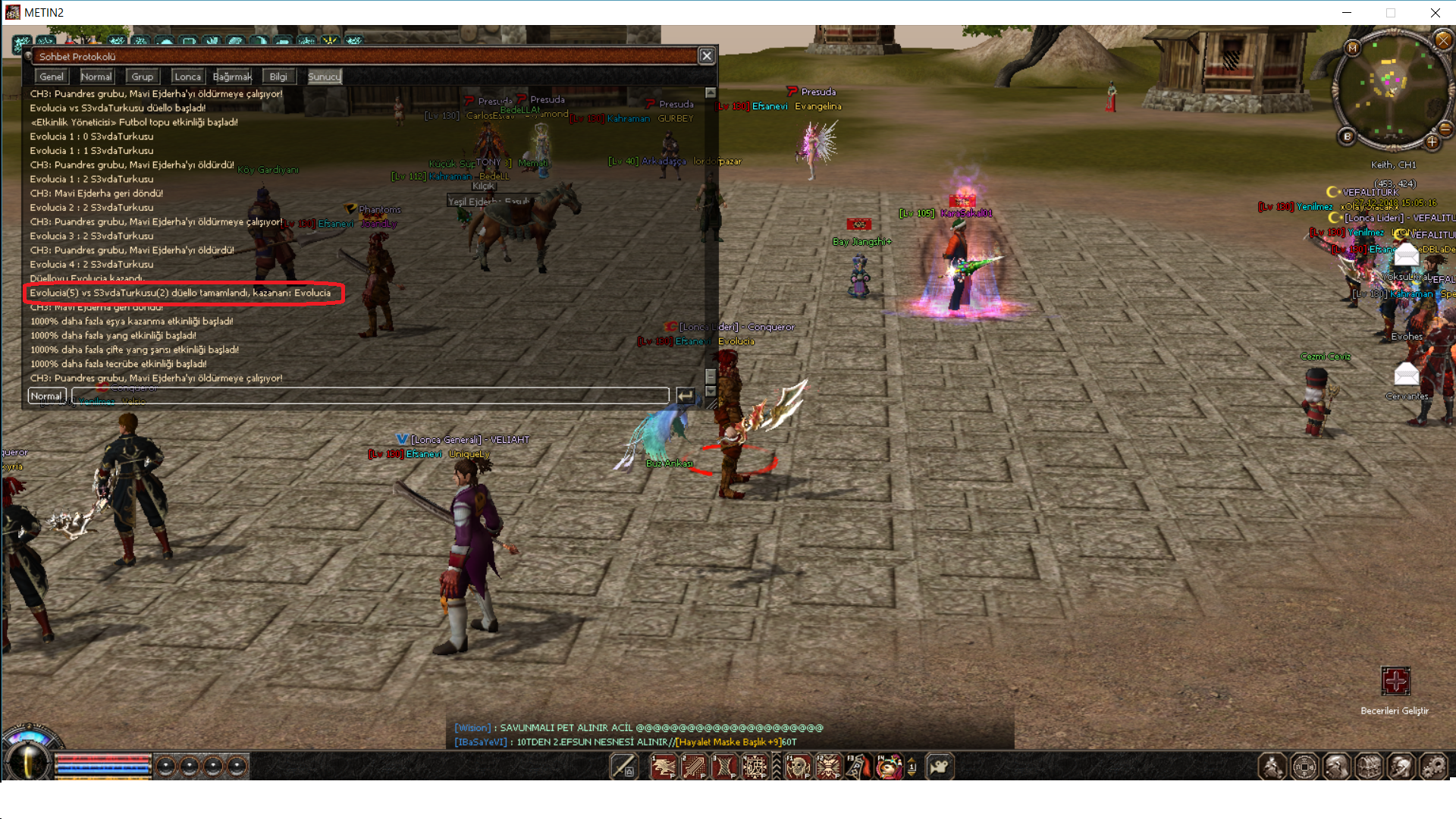
Task: Close the Sohbet Protokolü chat log window
Action: click(707, 56)
